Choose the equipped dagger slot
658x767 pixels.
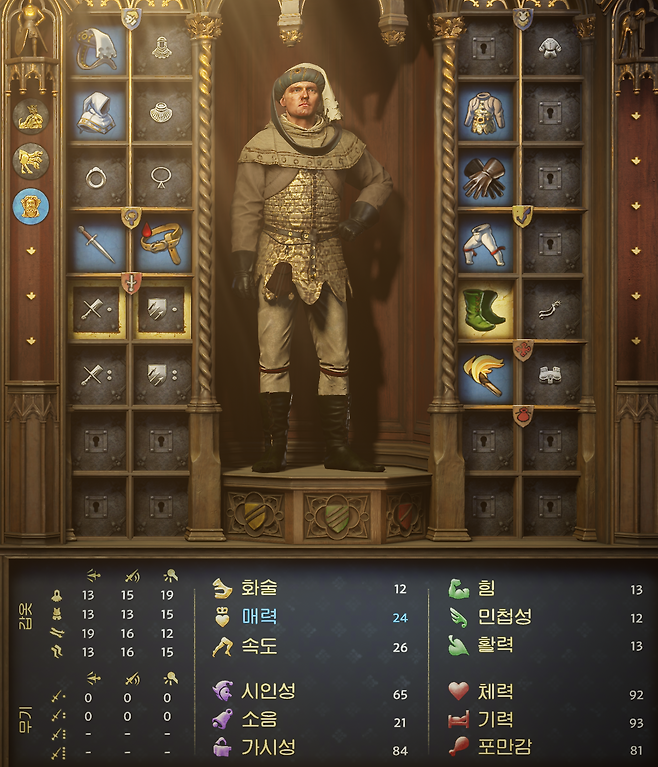tap(97, 244)
